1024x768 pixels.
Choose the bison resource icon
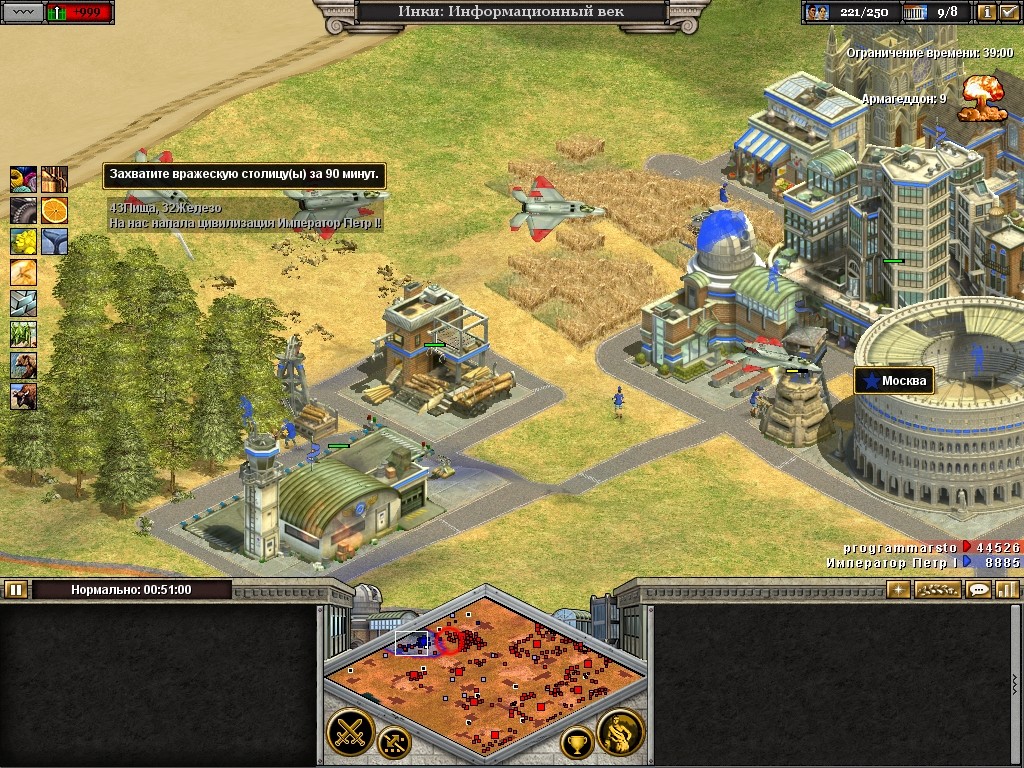[23, 397]
